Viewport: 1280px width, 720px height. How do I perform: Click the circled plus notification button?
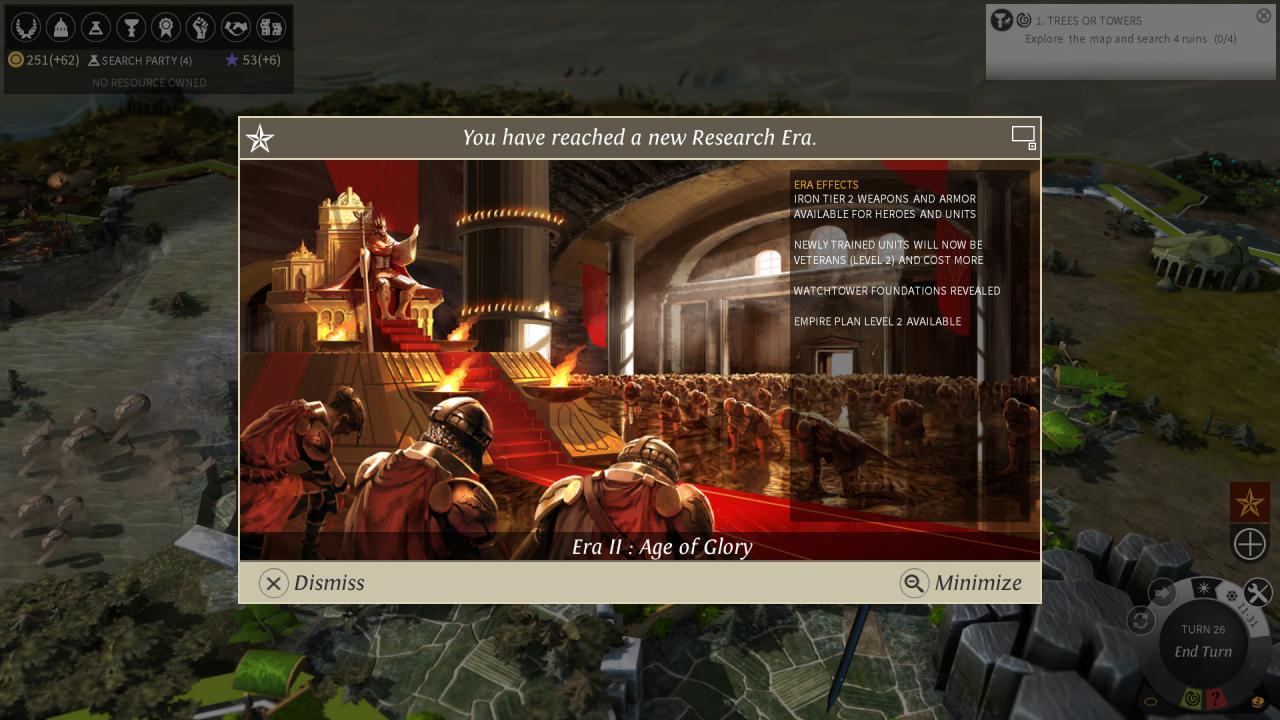click(1249, 544)
